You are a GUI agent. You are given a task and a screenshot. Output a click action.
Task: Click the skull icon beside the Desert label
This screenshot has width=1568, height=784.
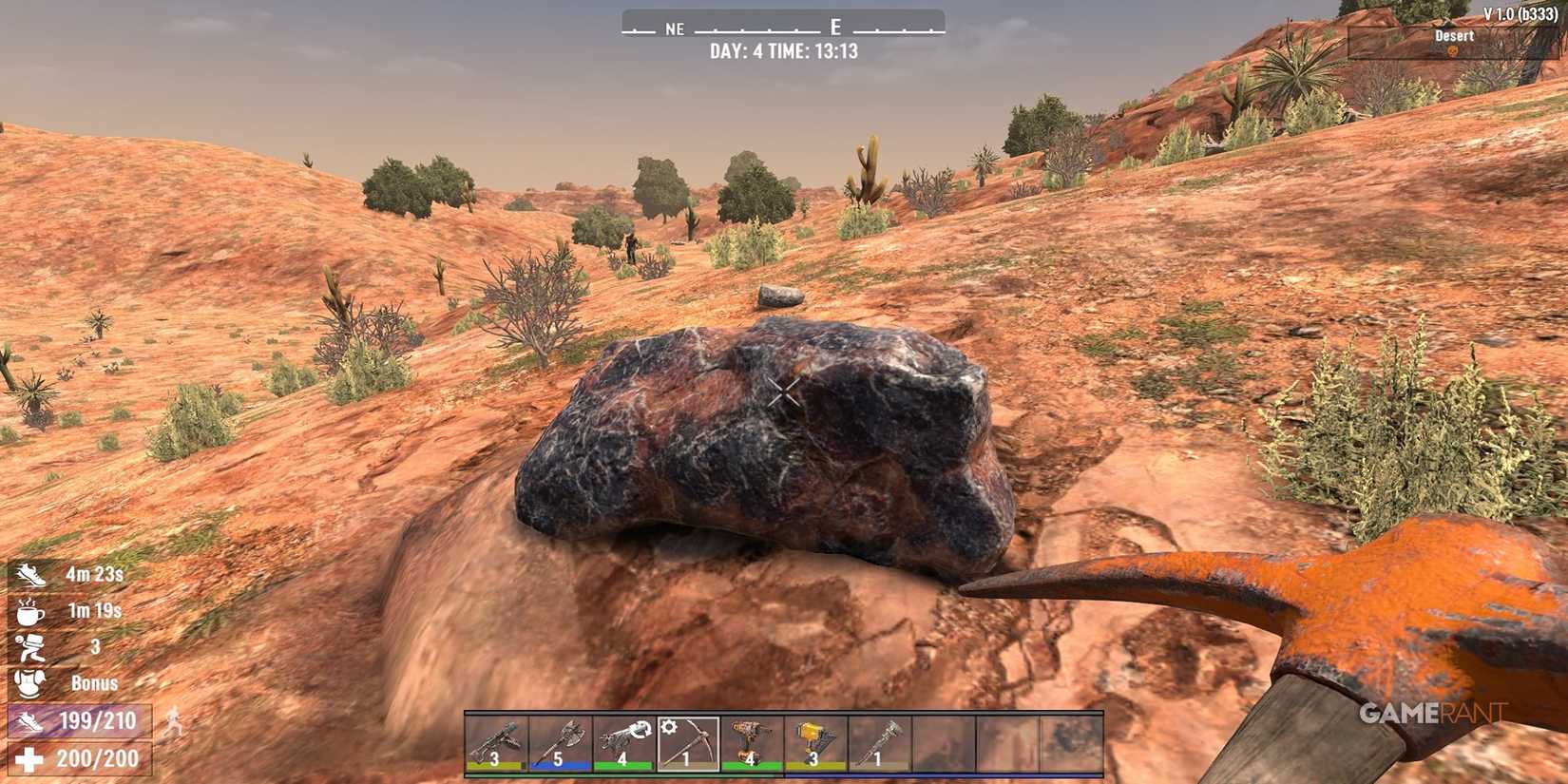tap(1453, 50)
